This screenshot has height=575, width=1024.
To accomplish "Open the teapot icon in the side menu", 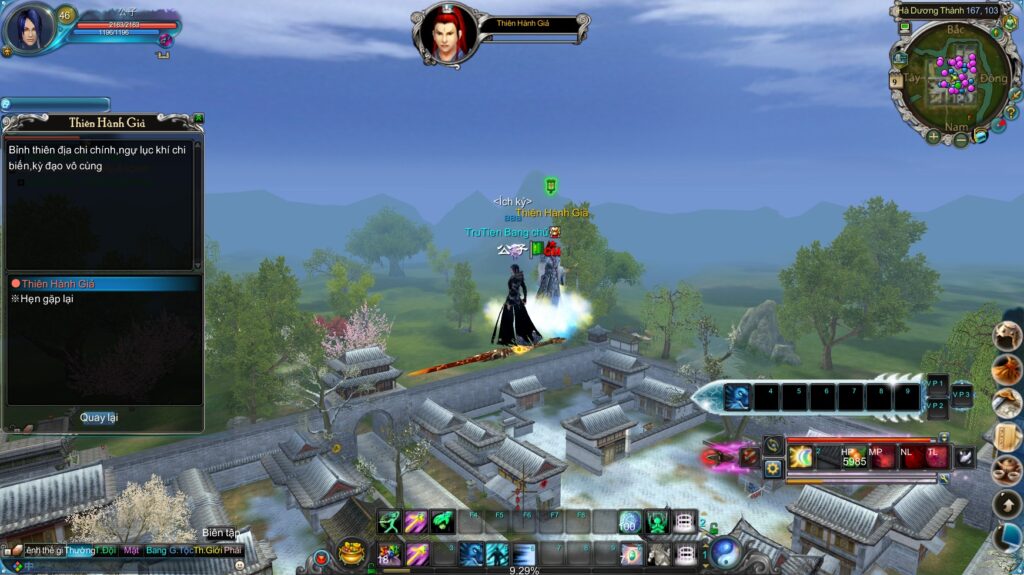I will (1007, 468).
